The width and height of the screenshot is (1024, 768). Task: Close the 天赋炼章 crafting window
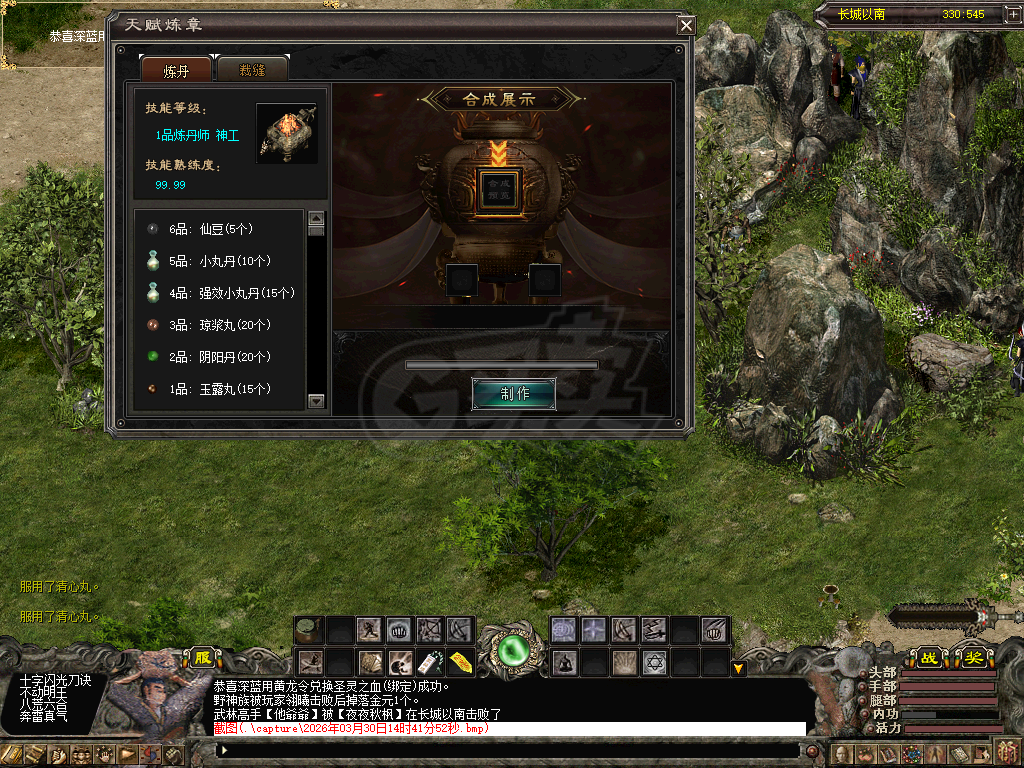685,26
